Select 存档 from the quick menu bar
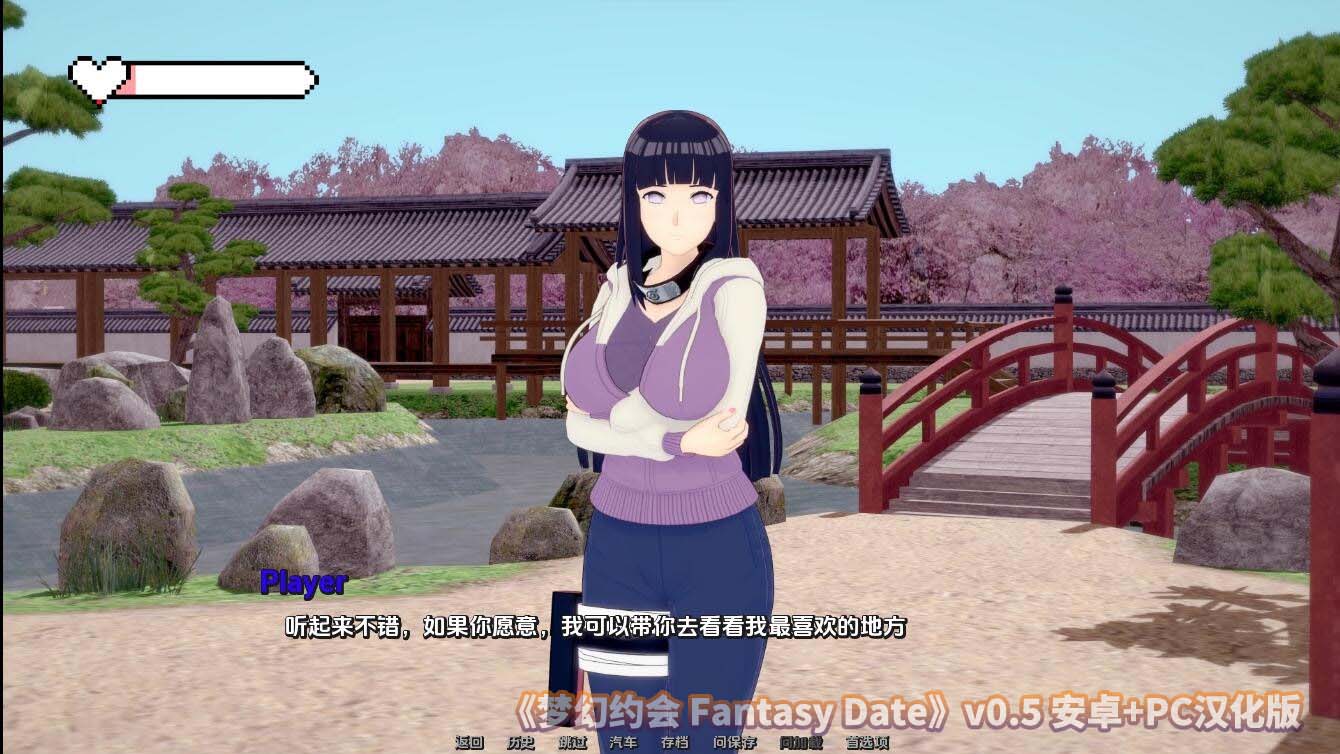 click(674, 743)
